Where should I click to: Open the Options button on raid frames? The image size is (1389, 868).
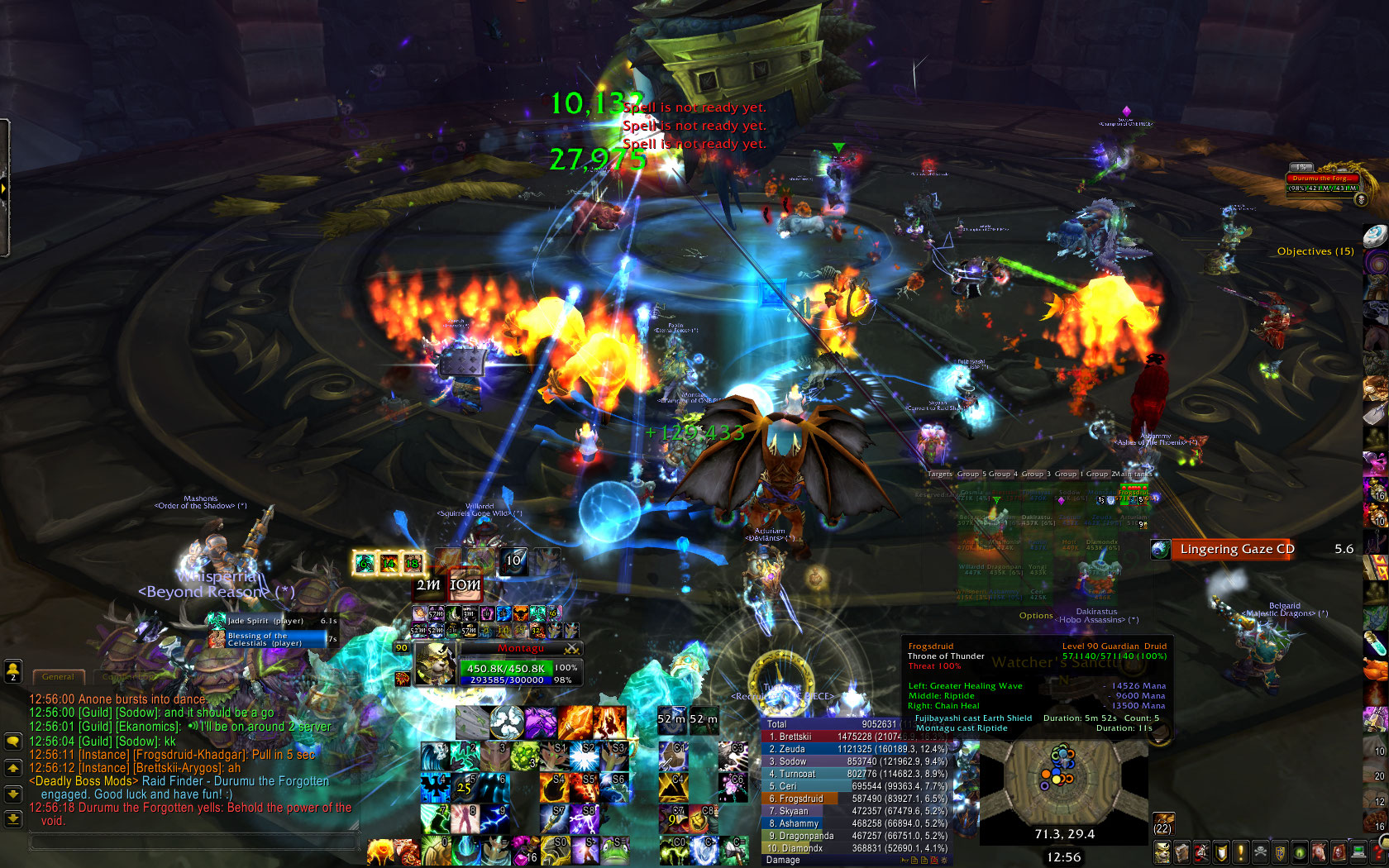pos(1036,616)
